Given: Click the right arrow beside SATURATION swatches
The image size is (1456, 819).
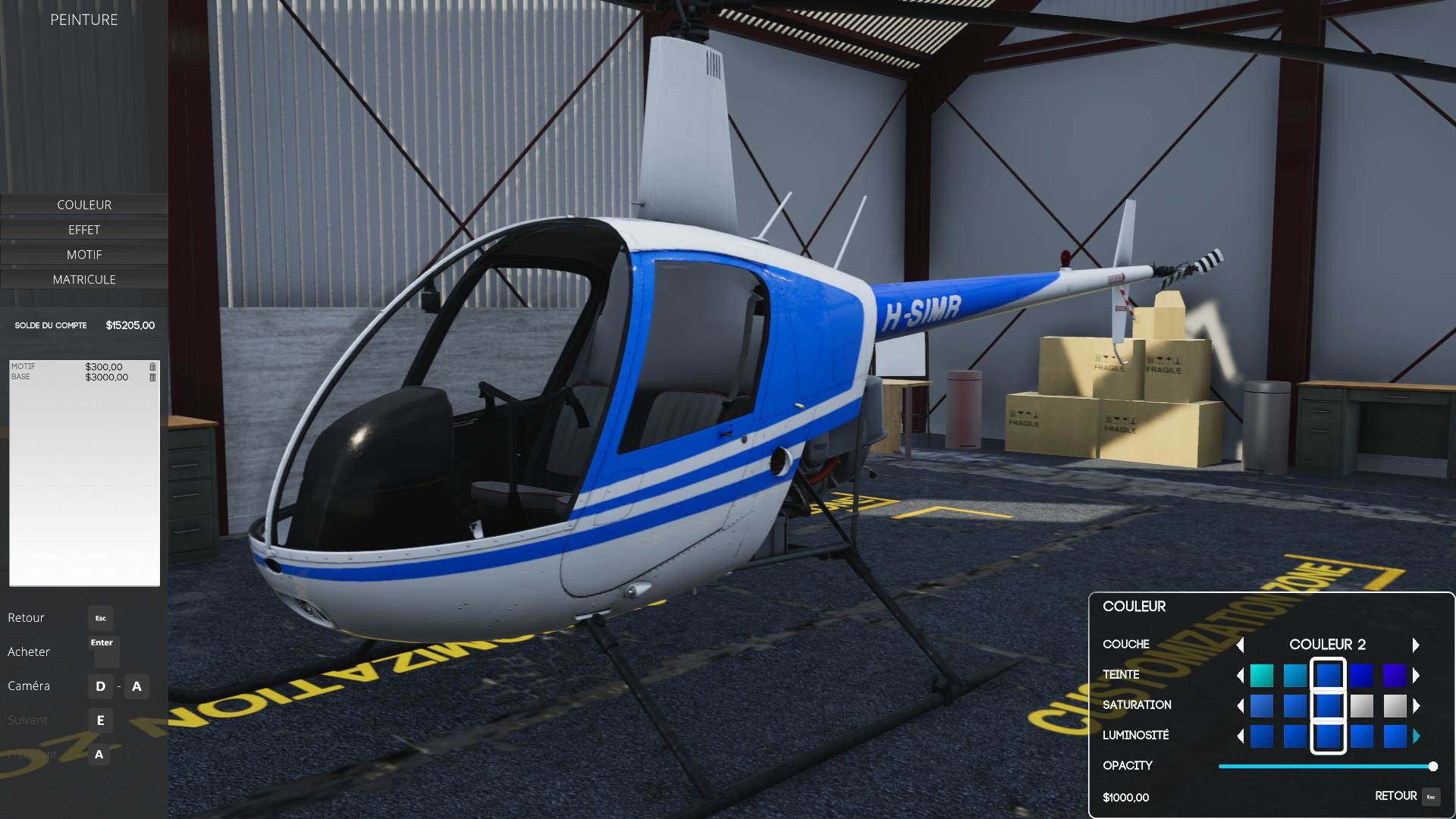Looking at the screenshot, I should 1417,705.
